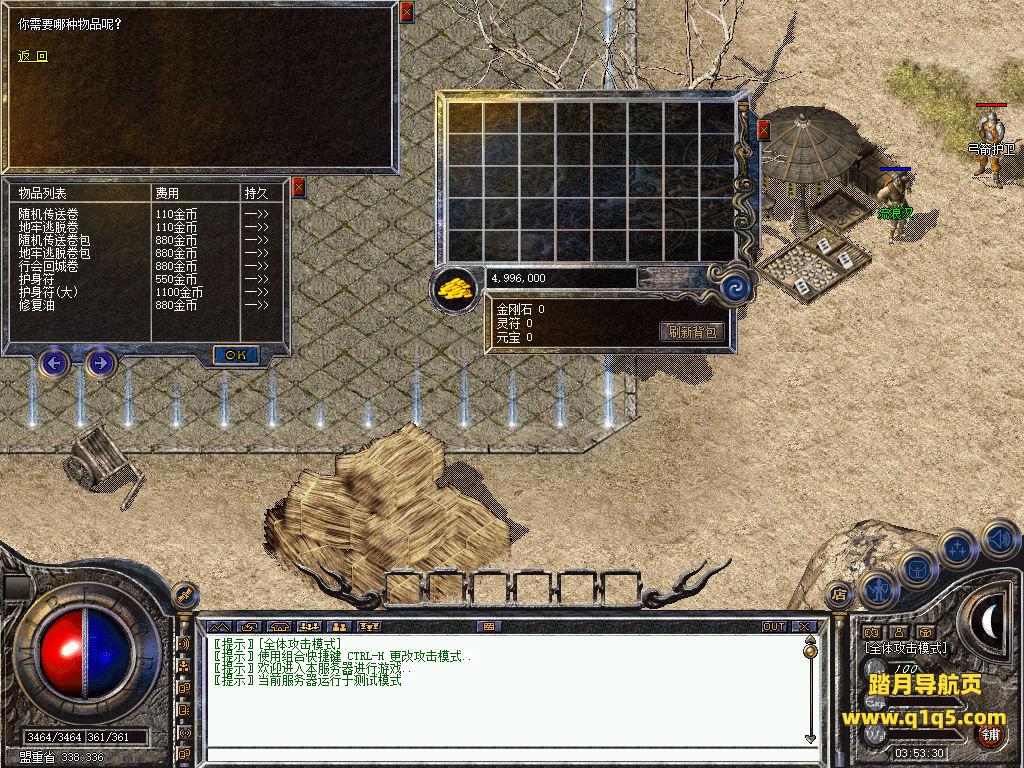Close the shop item list panel
1024x768 pixels.
click(x=298, y=187)
